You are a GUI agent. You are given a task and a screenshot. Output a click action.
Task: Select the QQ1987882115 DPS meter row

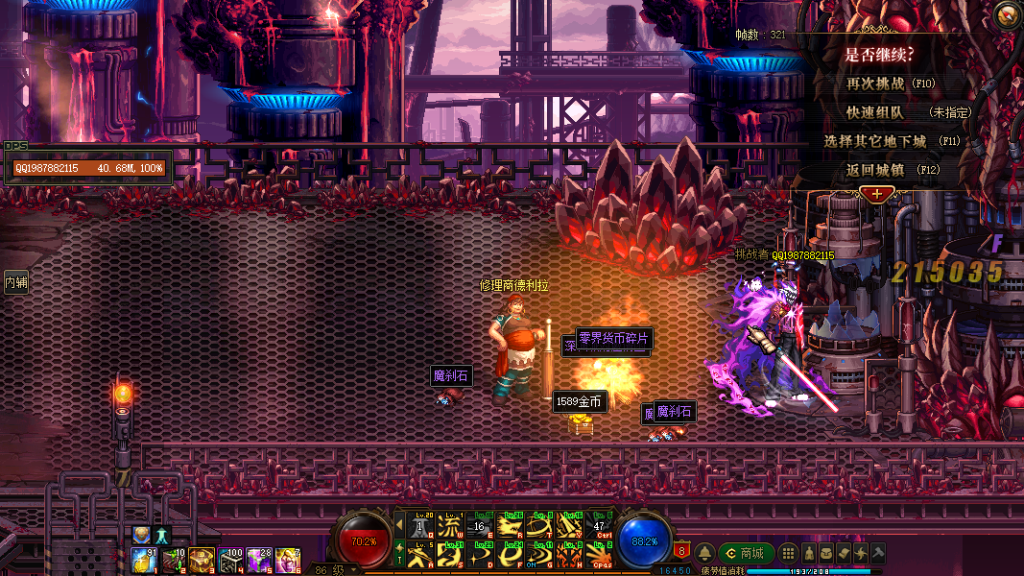coord(88,168)
